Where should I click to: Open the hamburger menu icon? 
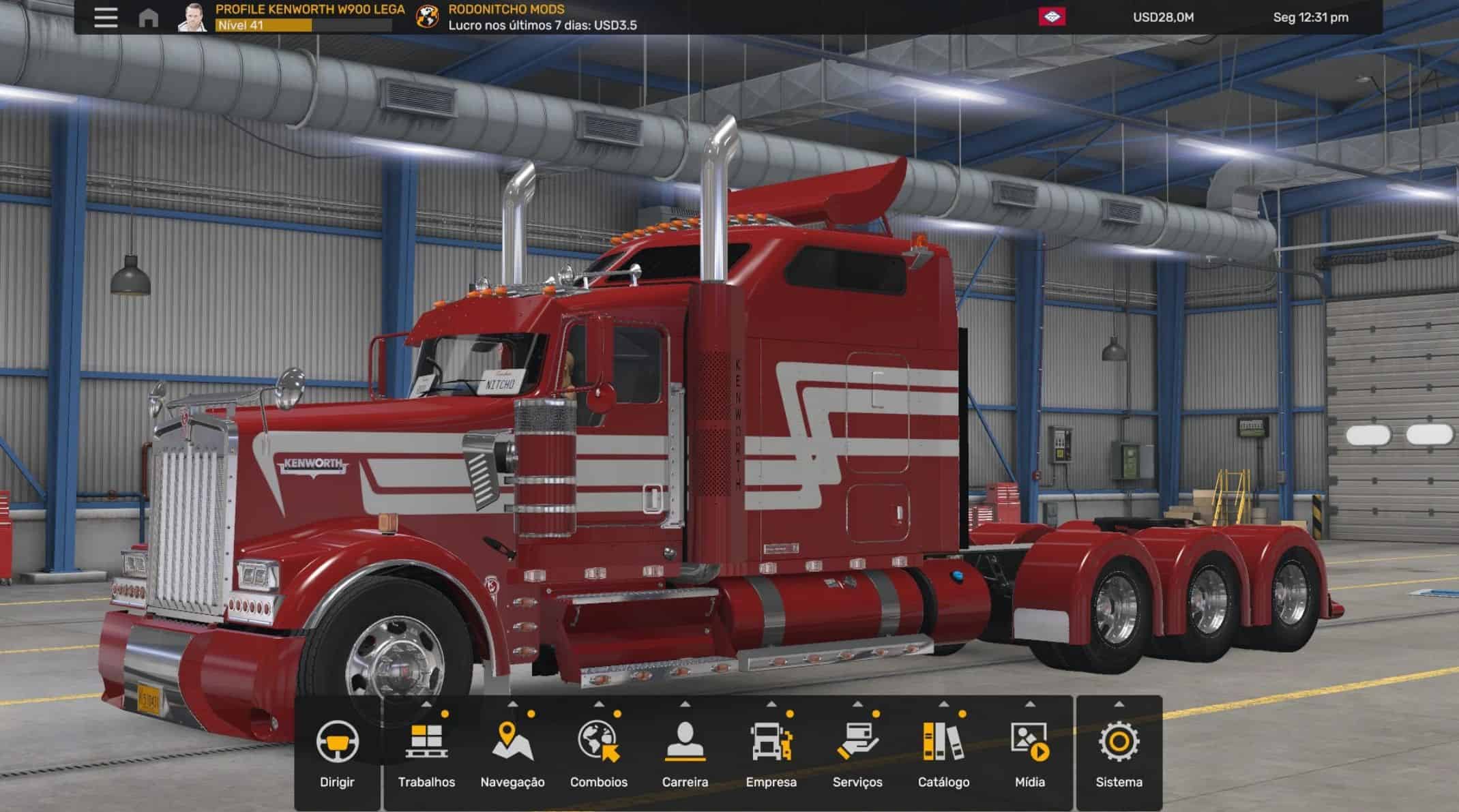[106, 17]
